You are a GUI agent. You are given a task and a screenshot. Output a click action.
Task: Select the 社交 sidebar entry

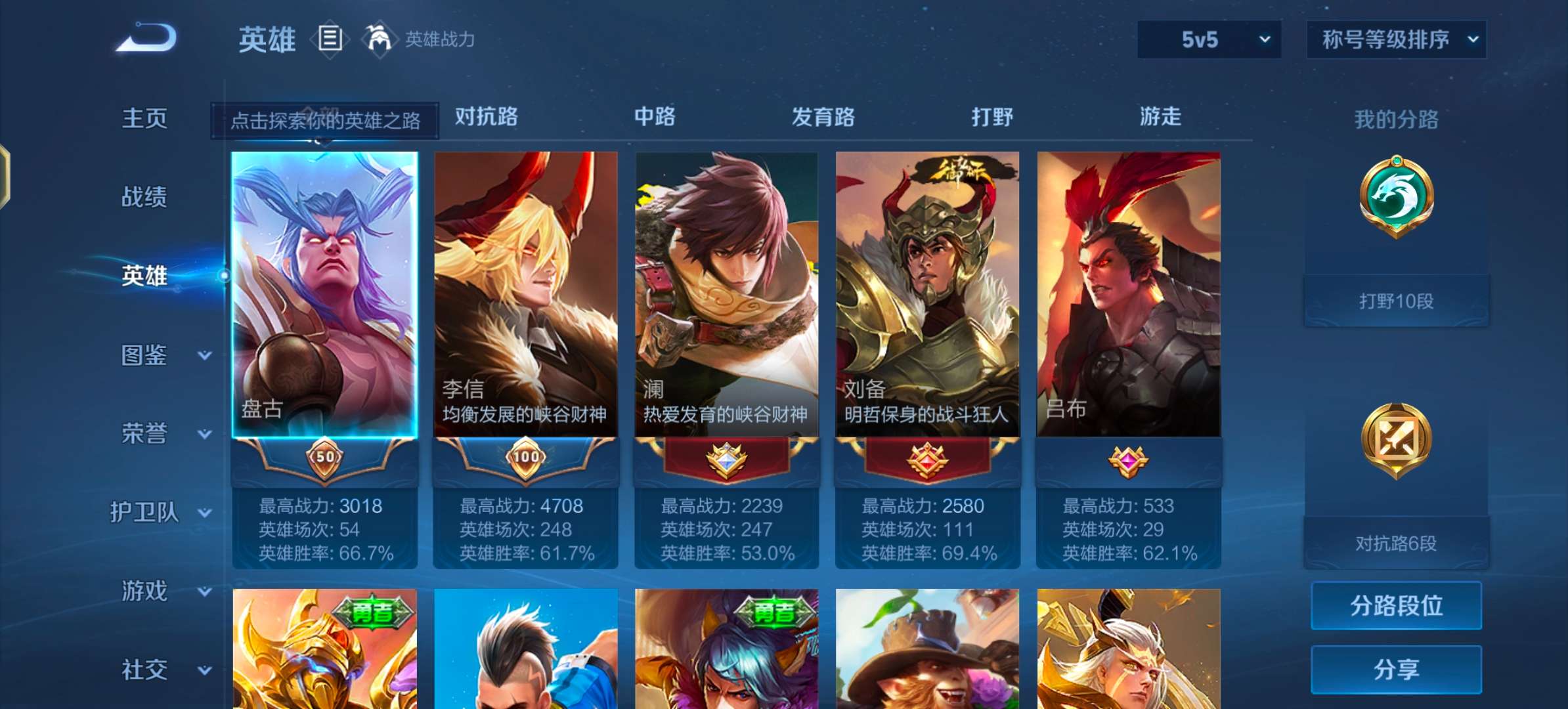click(143, 669)
